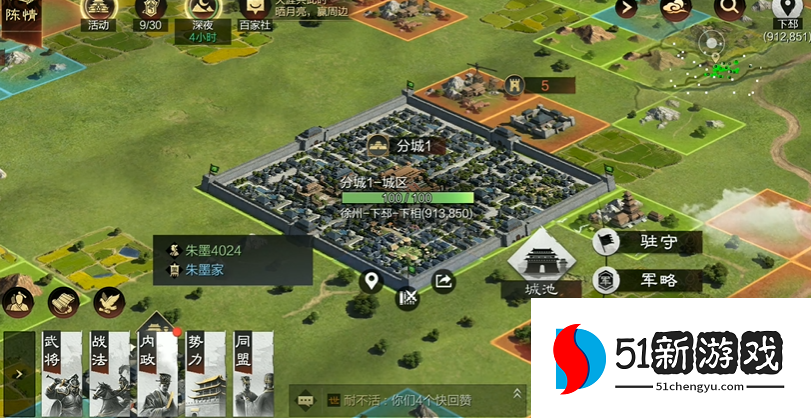Screen dimensions: 811x418
Task: Expand the left-side arrow panel
Action: pos(19,374)
